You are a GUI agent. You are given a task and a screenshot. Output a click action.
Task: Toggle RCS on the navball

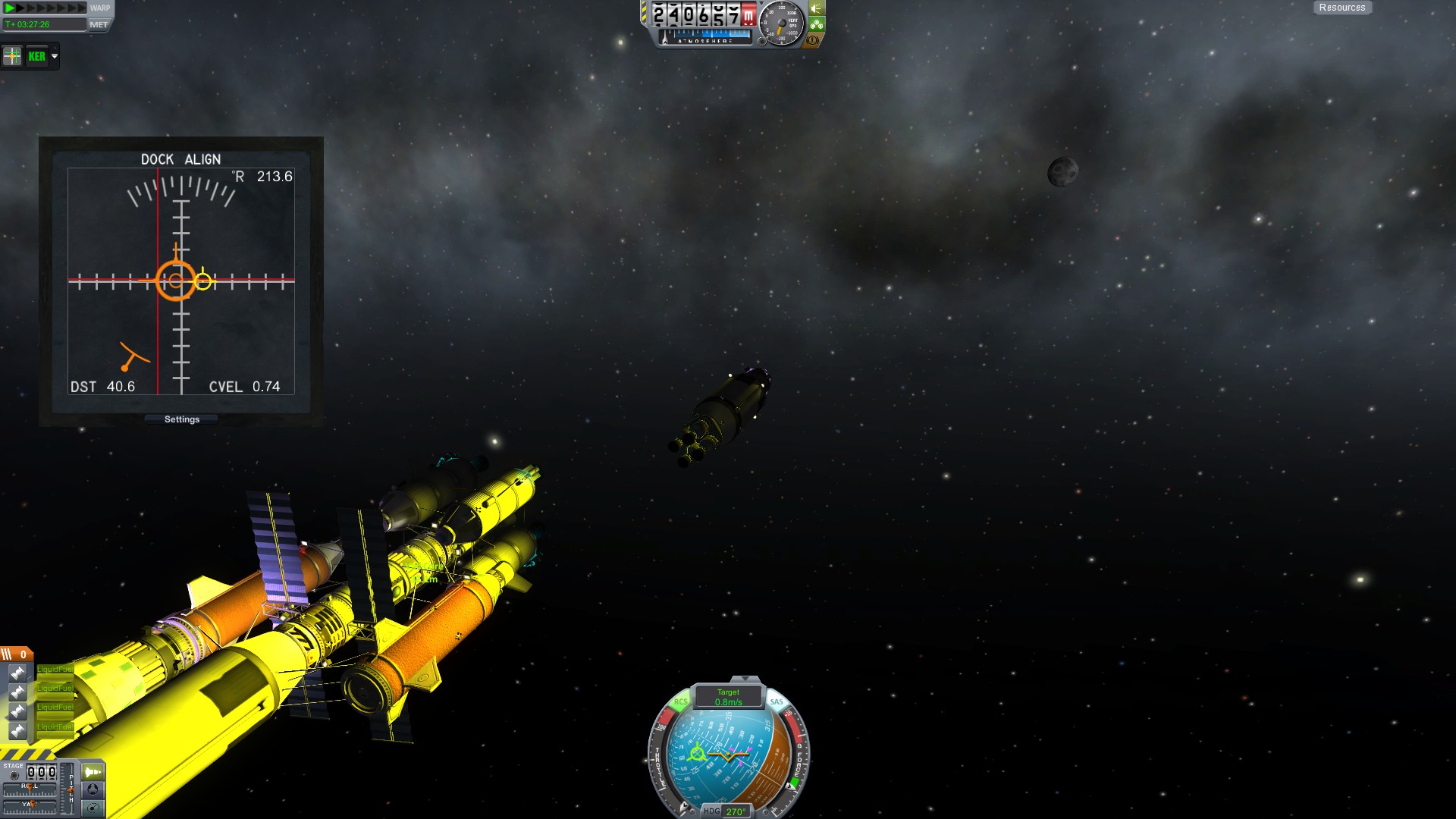(x=680, y=702)
